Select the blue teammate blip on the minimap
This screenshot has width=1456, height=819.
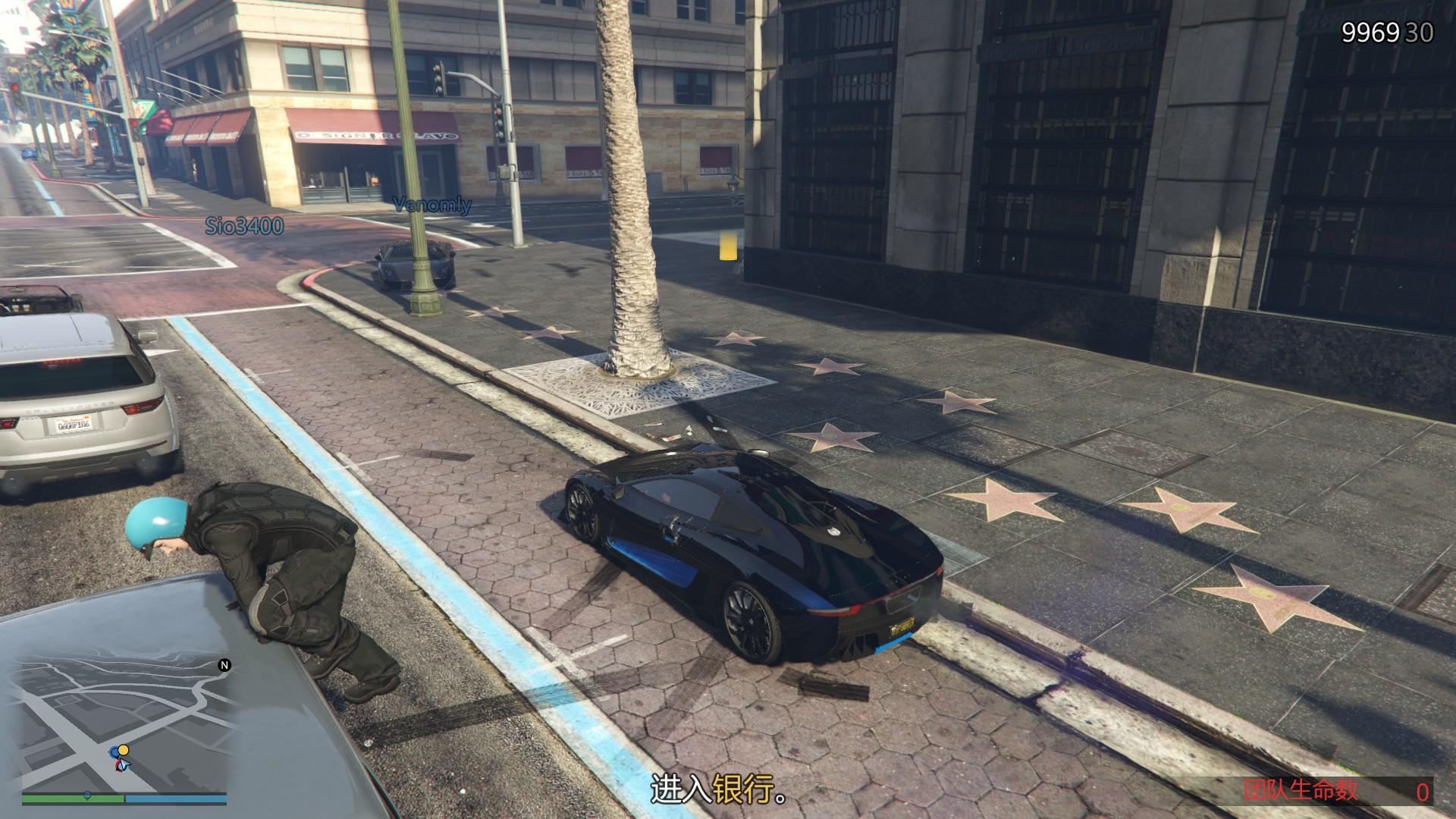click(115, 752)
